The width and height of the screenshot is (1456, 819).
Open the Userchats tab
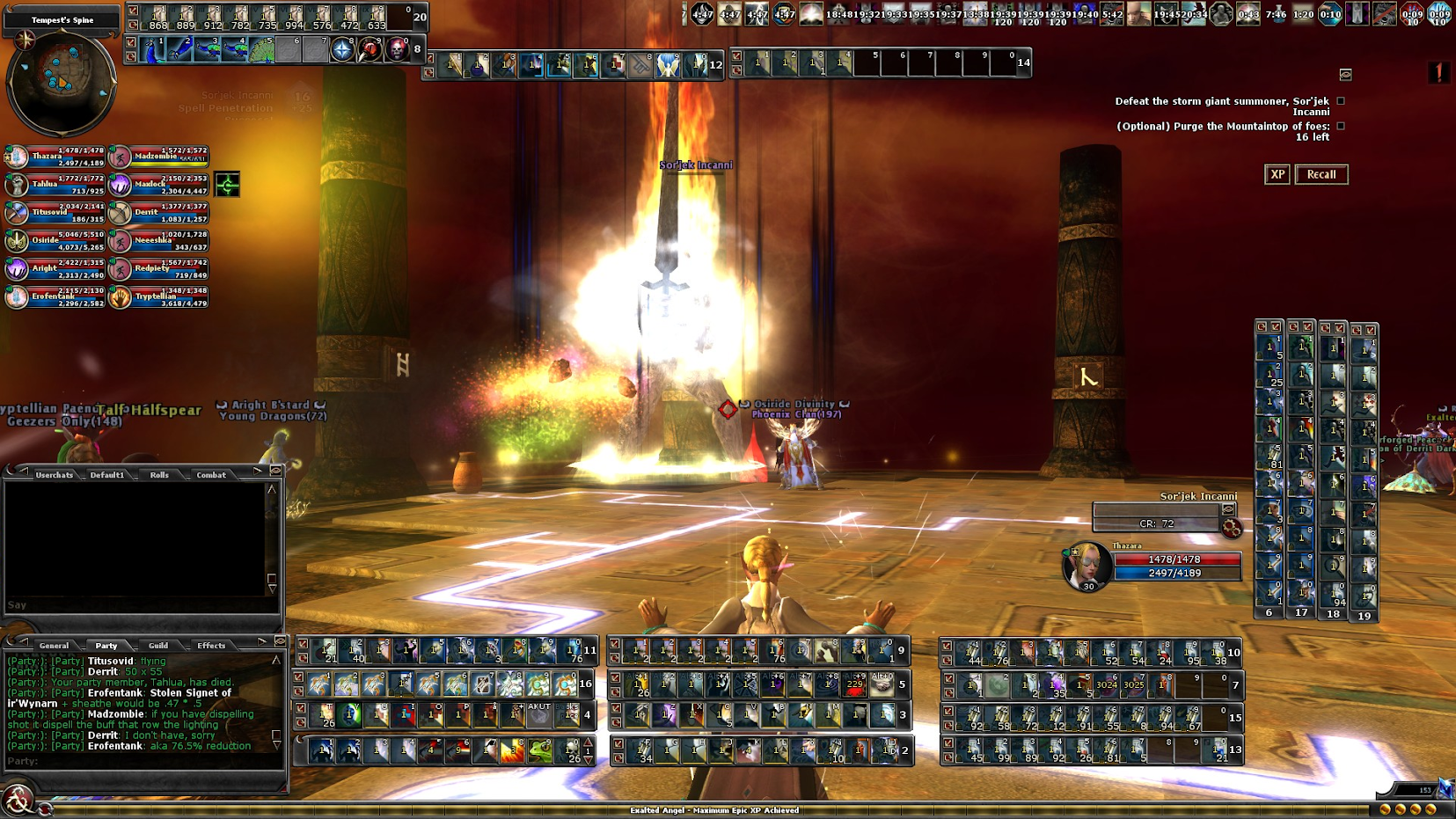55,475
